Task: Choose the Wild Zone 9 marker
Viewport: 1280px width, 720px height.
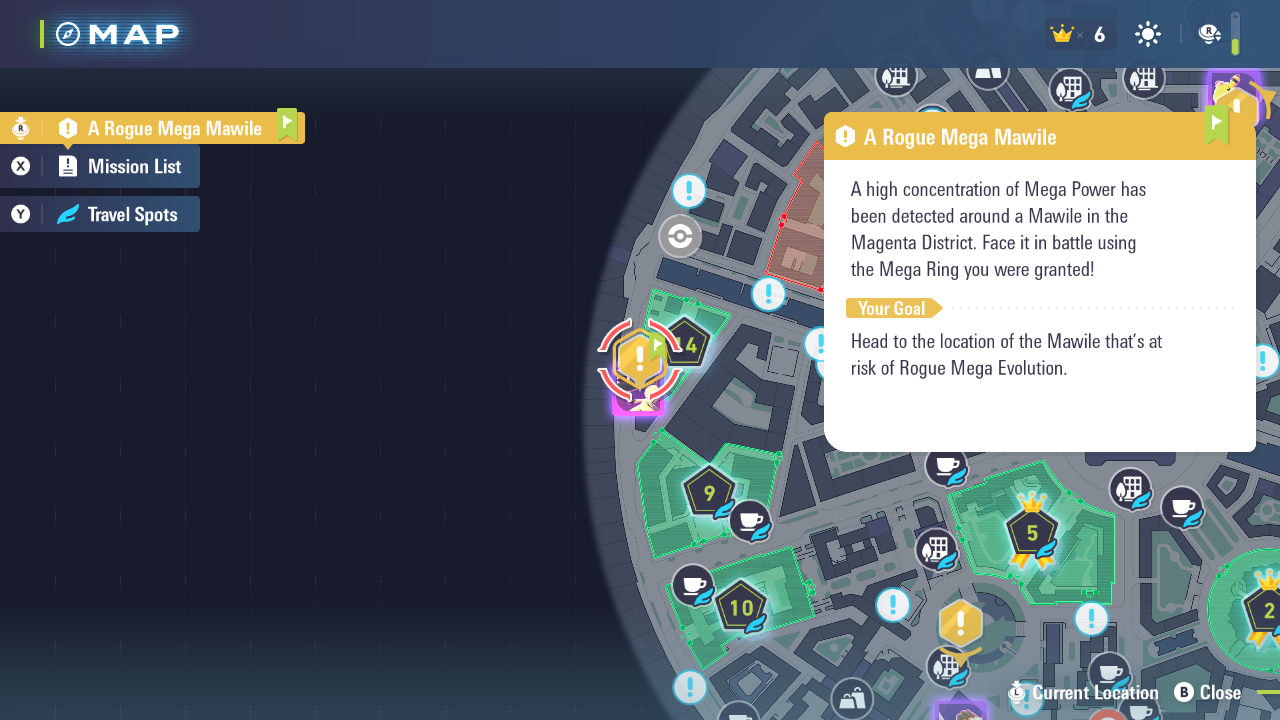Action: click(709, 492)
